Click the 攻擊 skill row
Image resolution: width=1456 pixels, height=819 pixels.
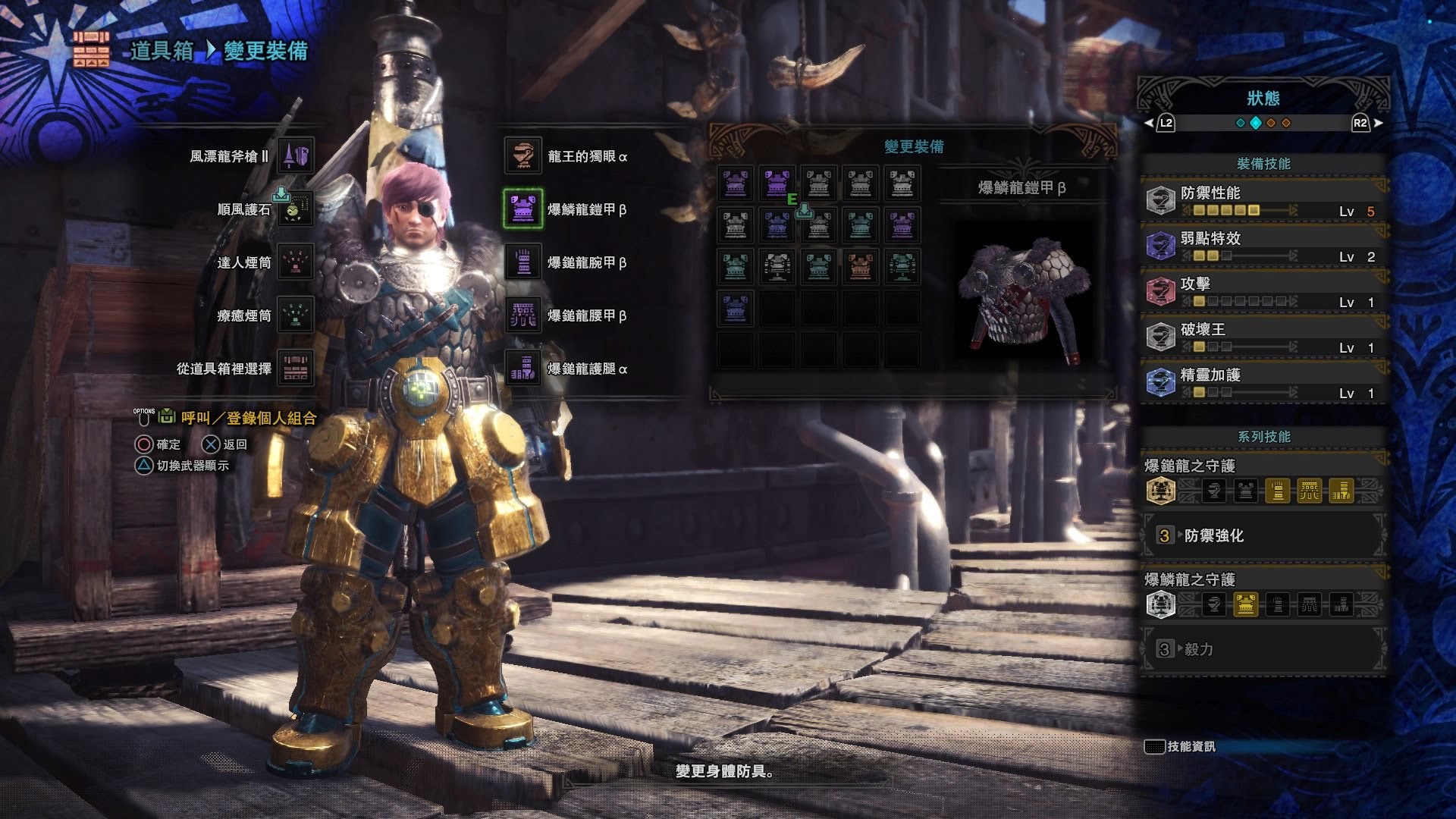pyautogui.click(x=1263, y=291)
